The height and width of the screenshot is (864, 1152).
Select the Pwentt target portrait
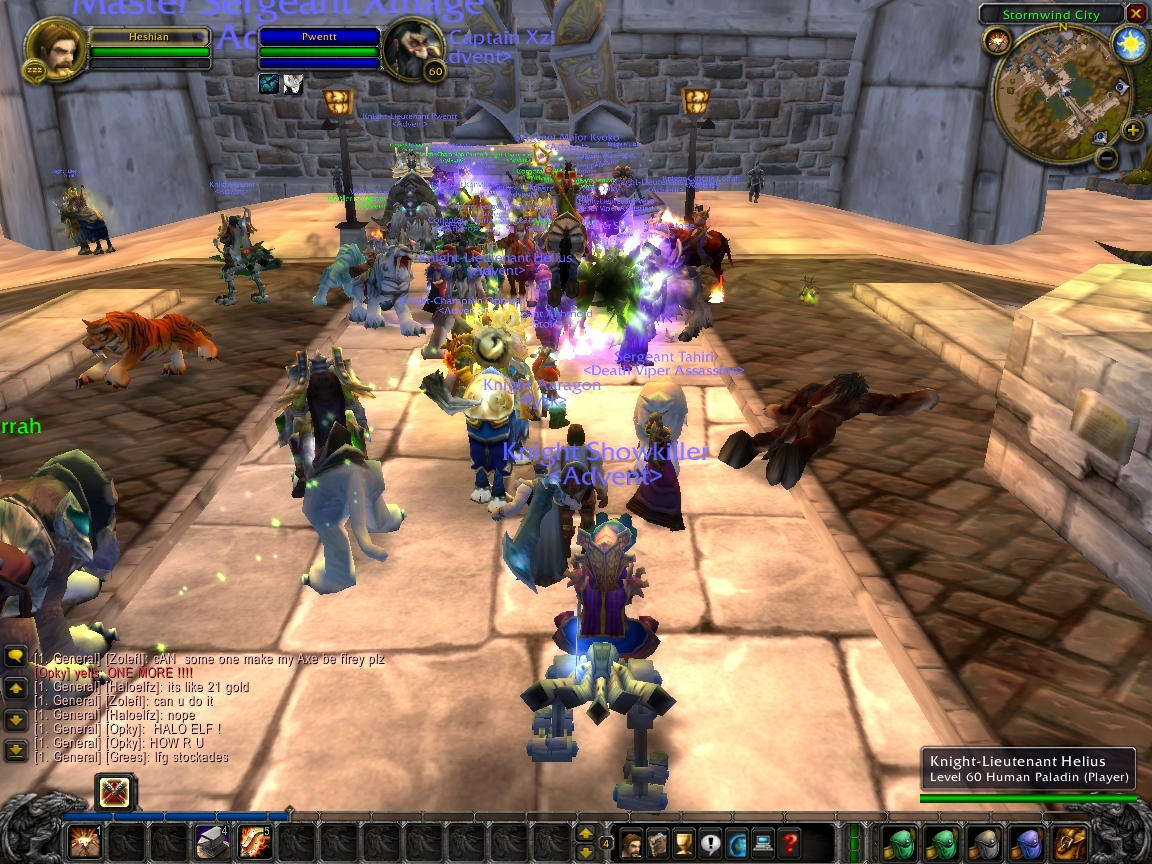pos(413,49)
